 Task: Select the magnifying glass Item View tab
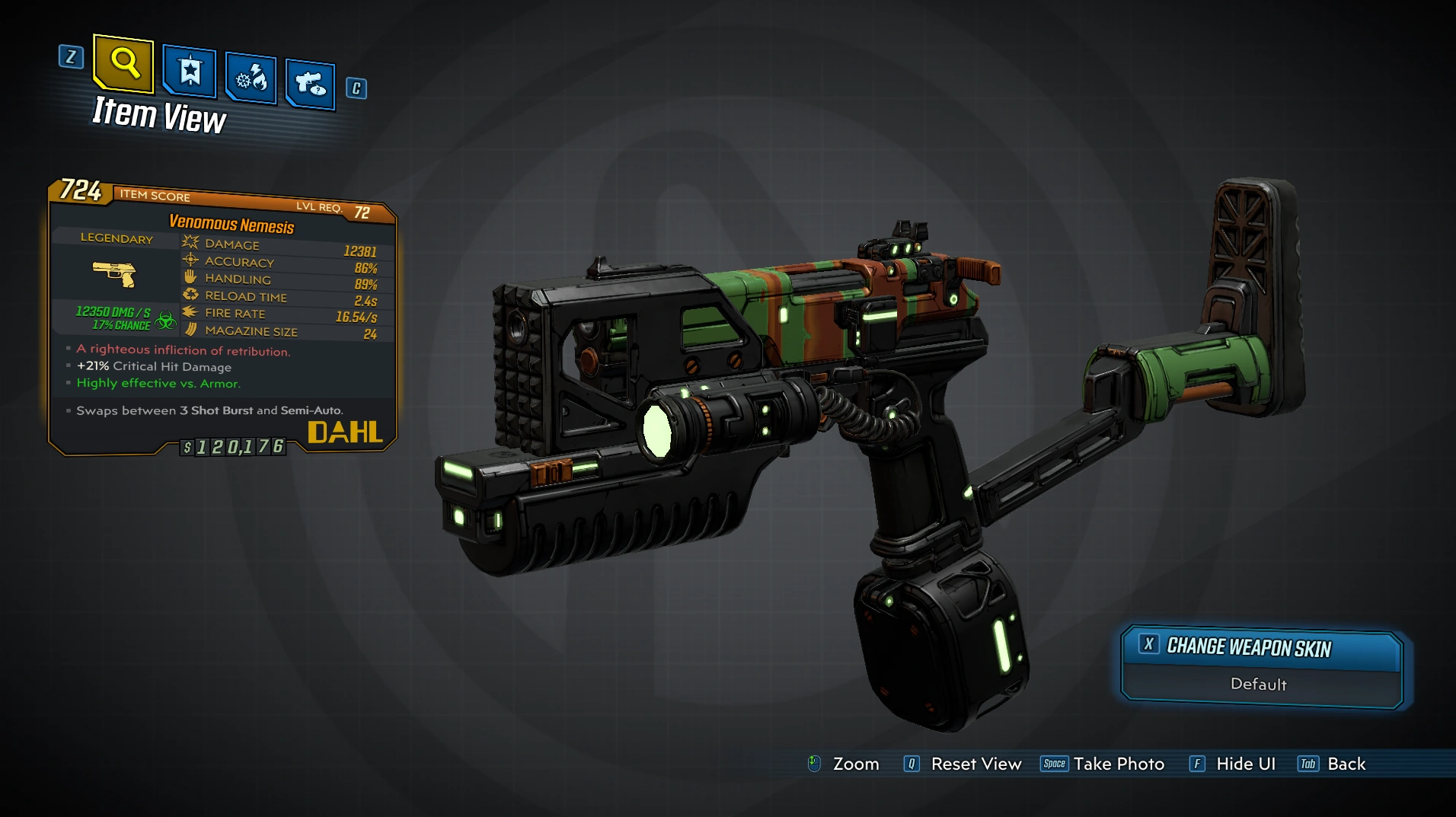click(123, 63)
